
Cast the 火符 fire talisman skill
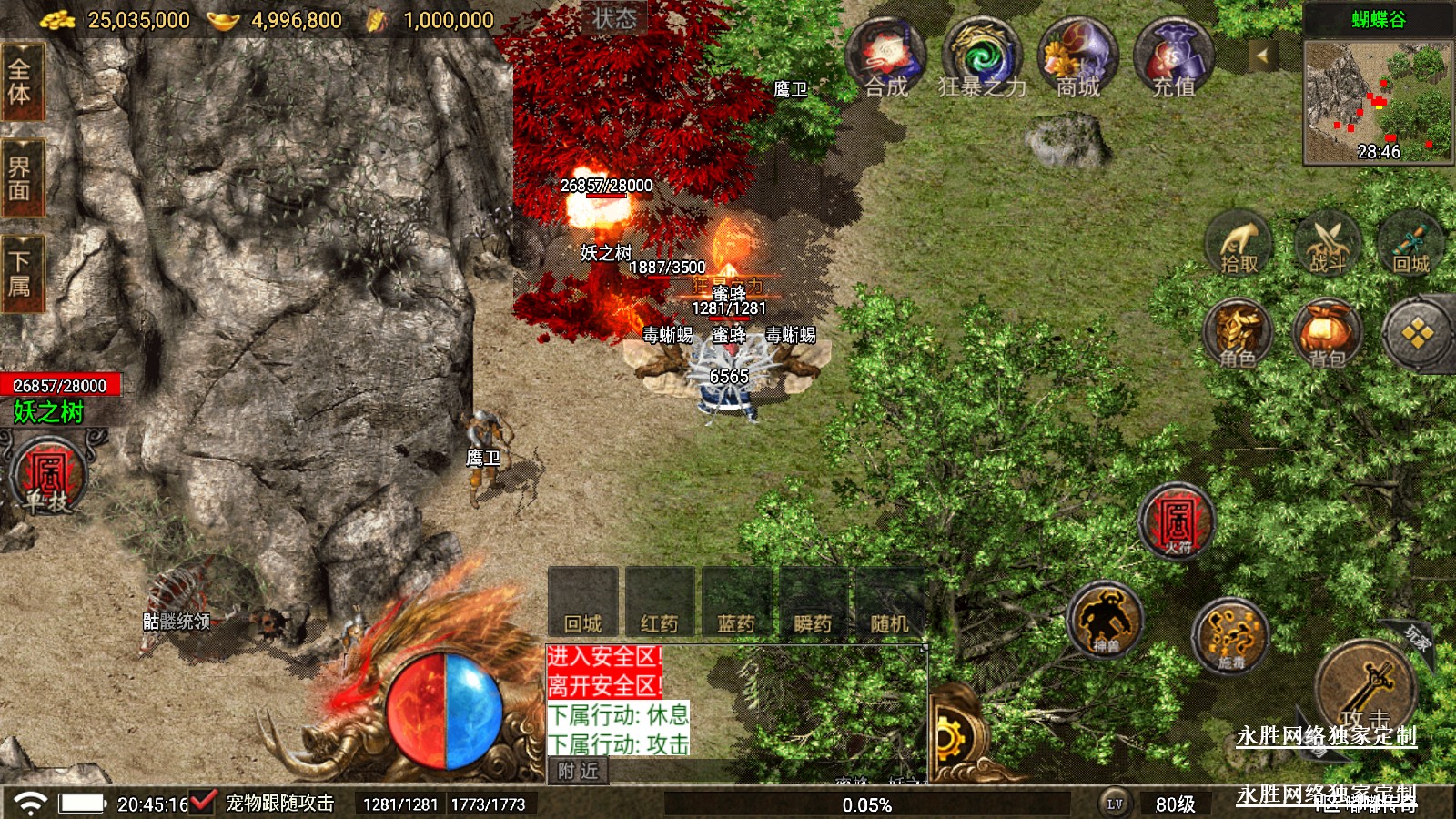tap(1177, 522)
